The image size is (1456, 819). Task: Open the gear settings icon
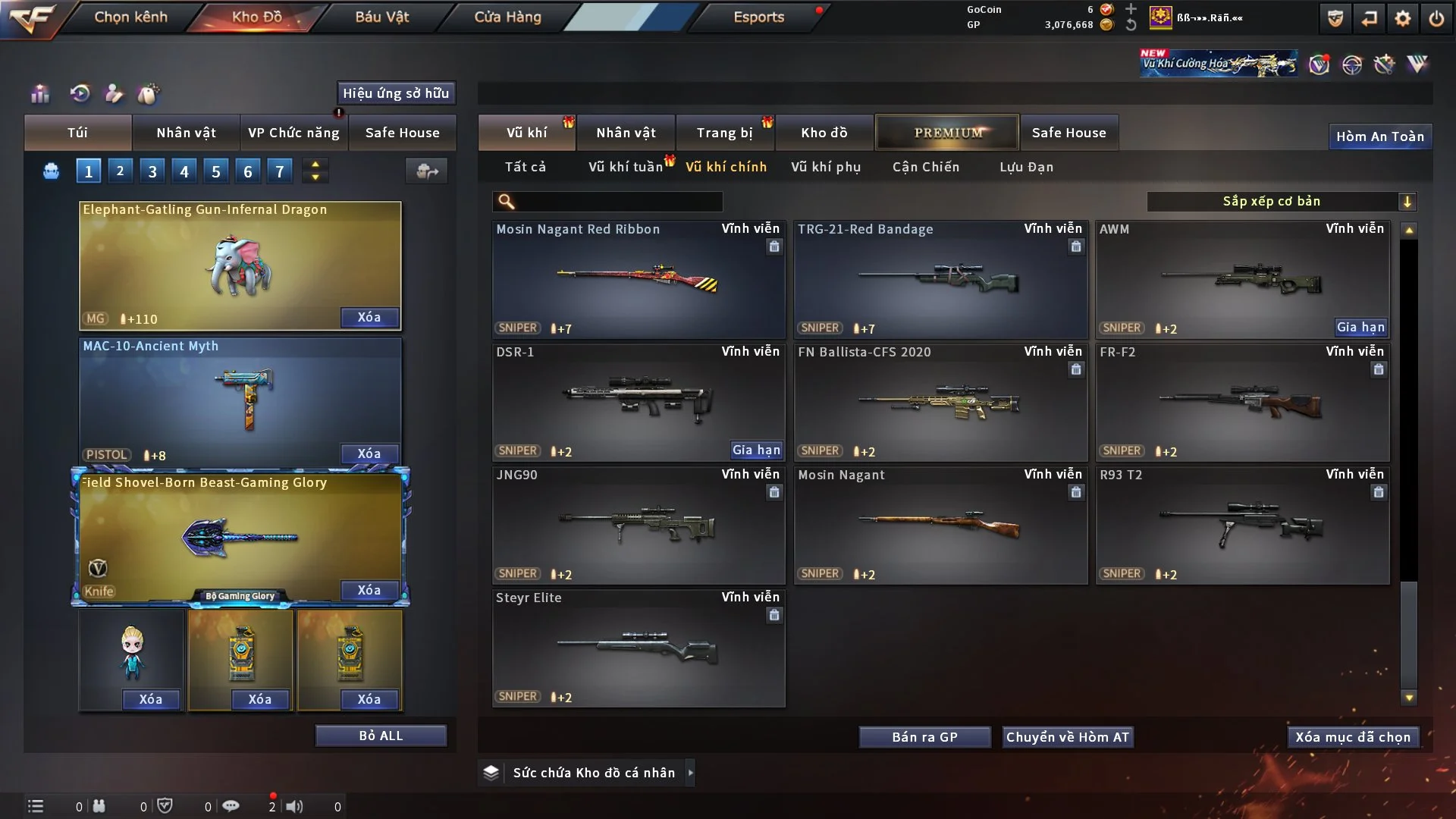[1403, 18]
